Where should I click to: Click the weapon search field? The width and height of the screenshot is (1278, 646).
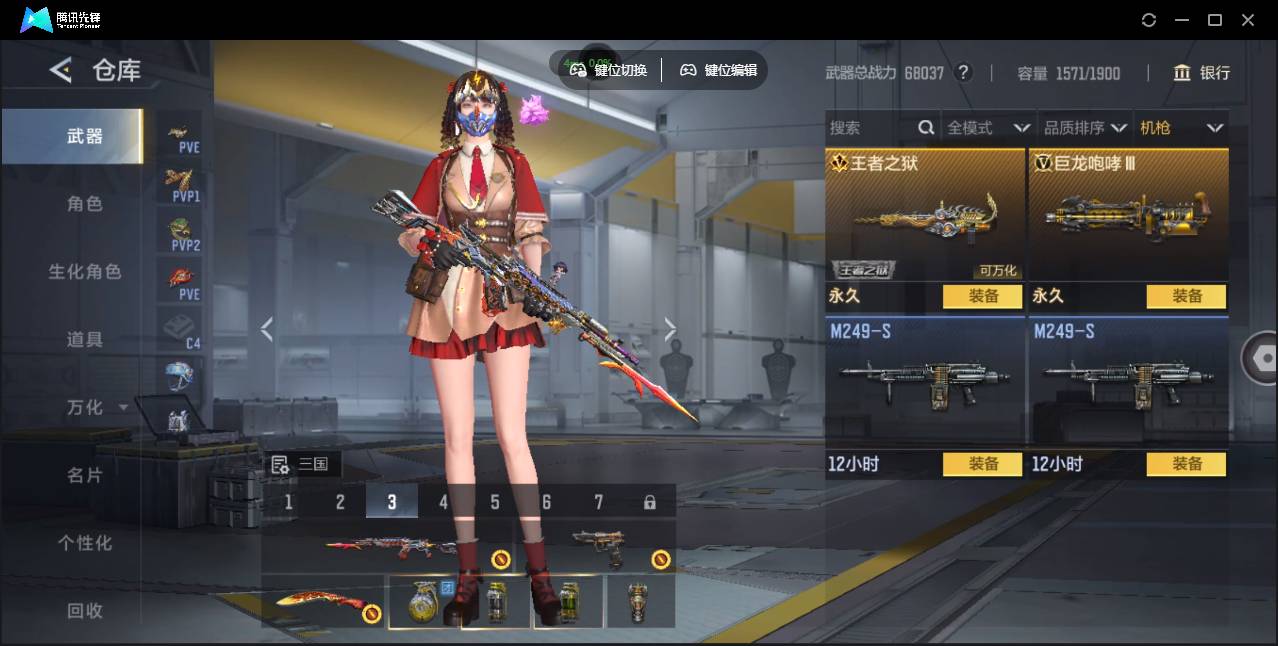[x=872, y=128]
